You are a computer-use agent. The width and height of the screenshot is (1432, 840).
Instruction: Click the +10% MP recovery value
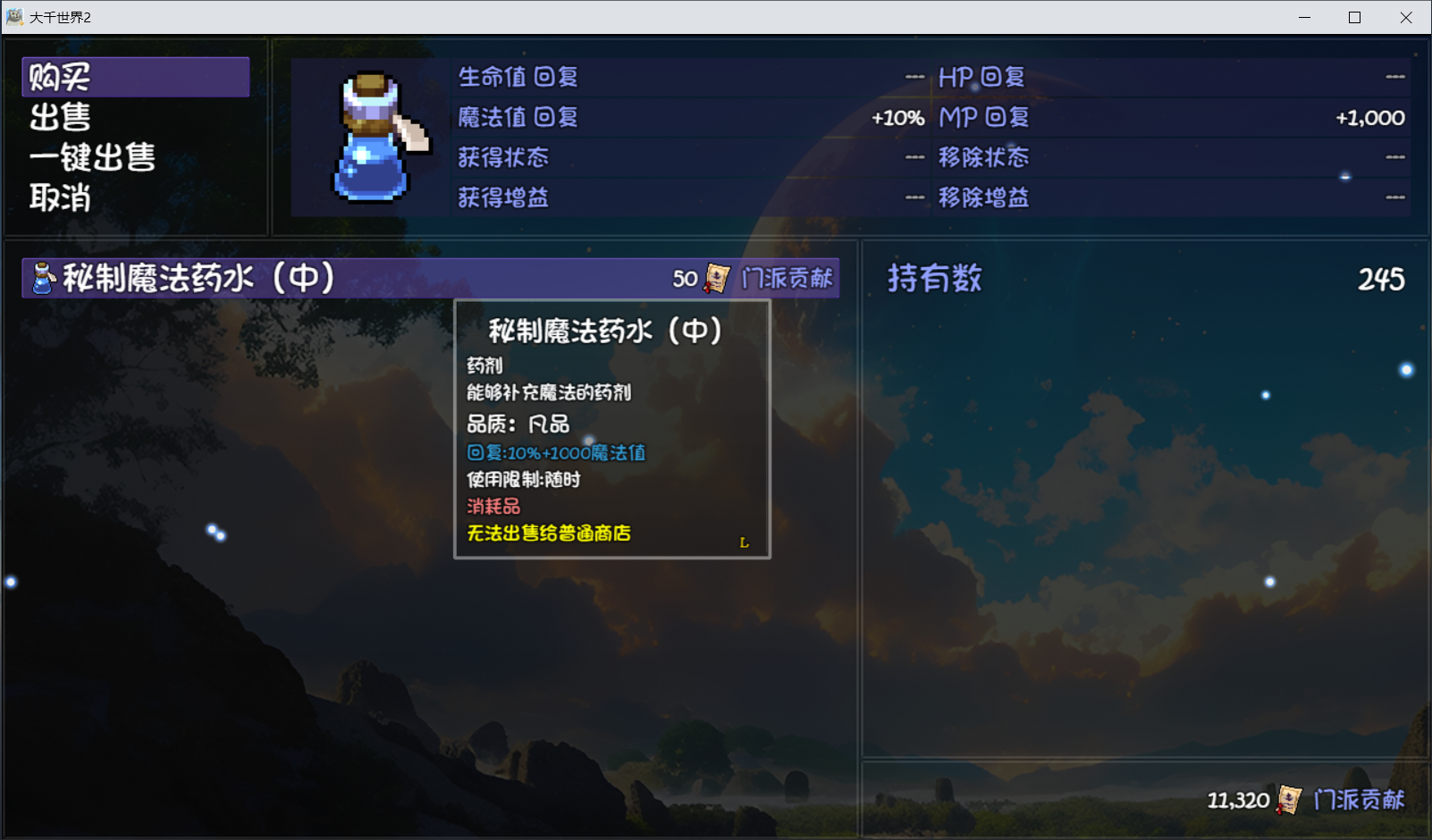tap(896, 117)
